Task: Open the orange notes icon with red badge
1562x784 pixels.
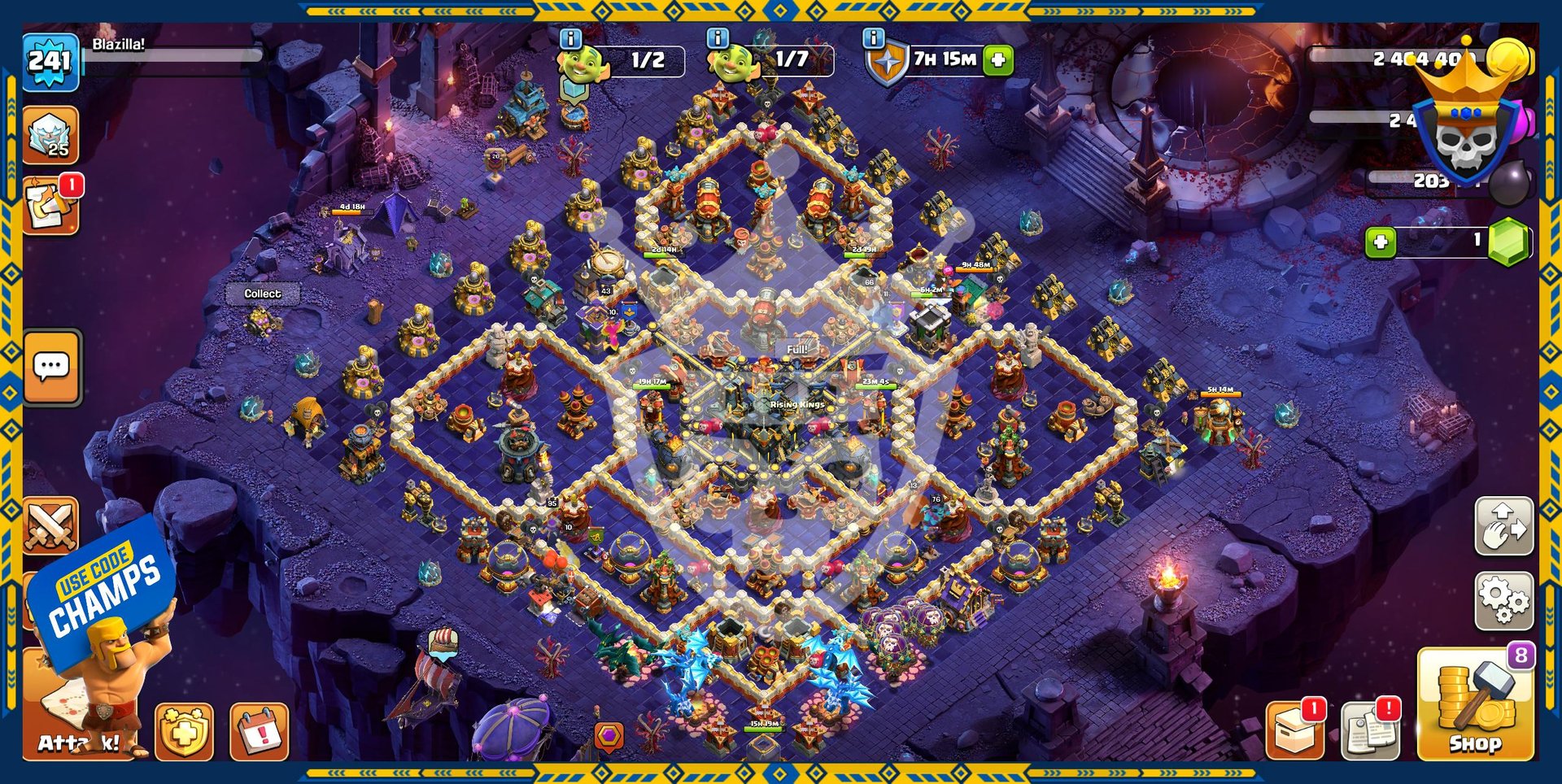Action: (50, 206)
